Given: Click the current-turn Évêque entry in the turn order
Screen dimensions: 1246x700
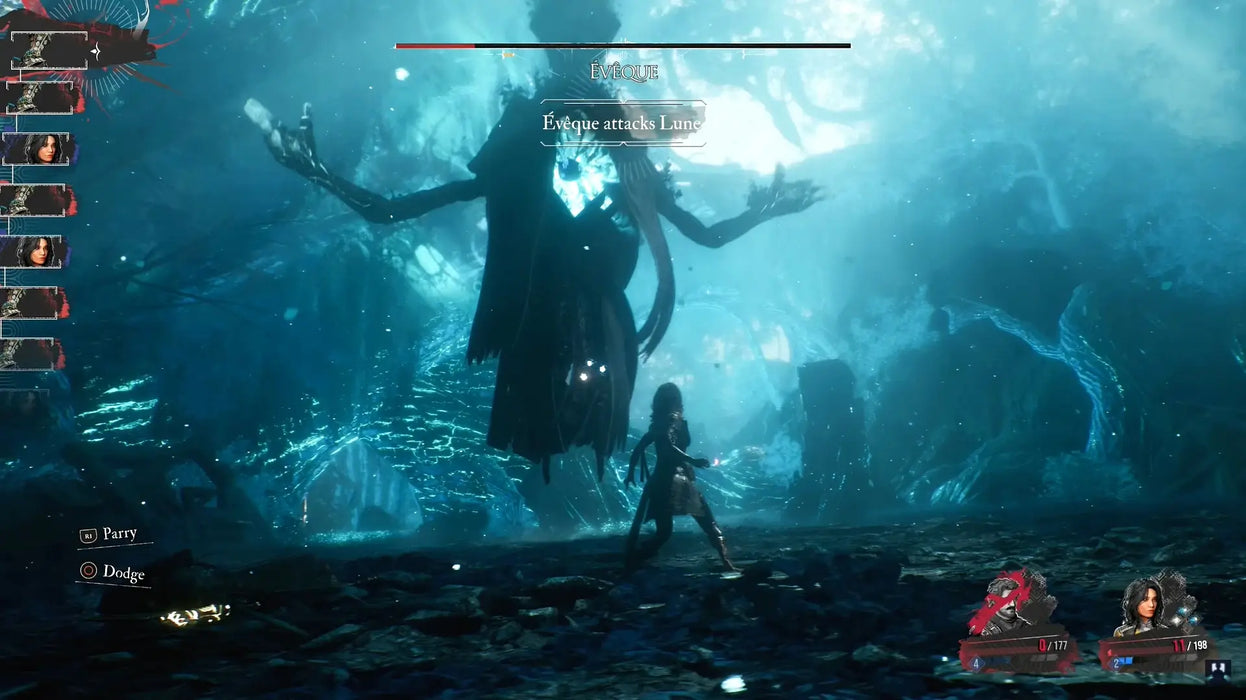Looking at the screenshot, I should tap(50, 50).
